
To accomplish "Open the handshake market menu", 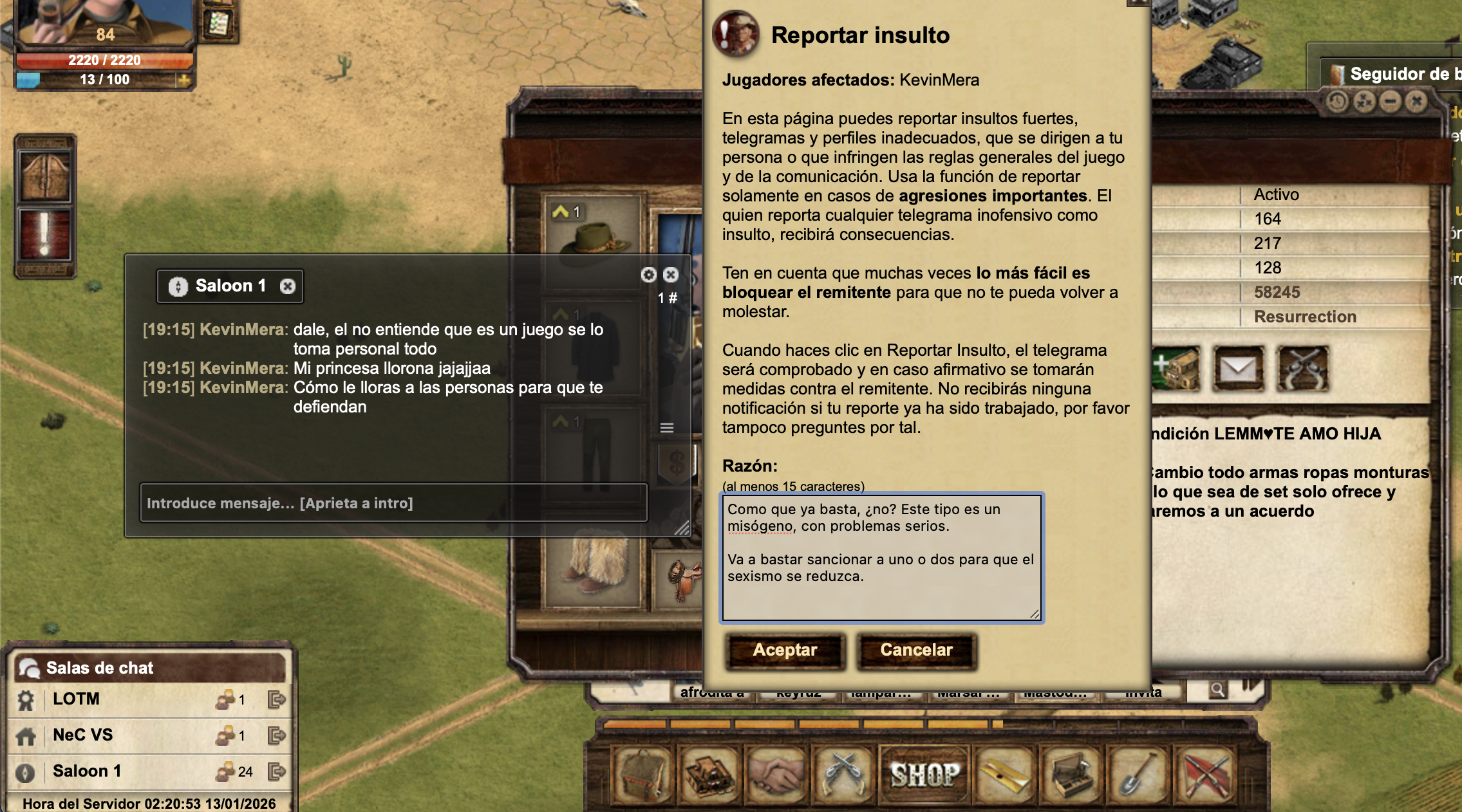I will (x=776, y=774).
